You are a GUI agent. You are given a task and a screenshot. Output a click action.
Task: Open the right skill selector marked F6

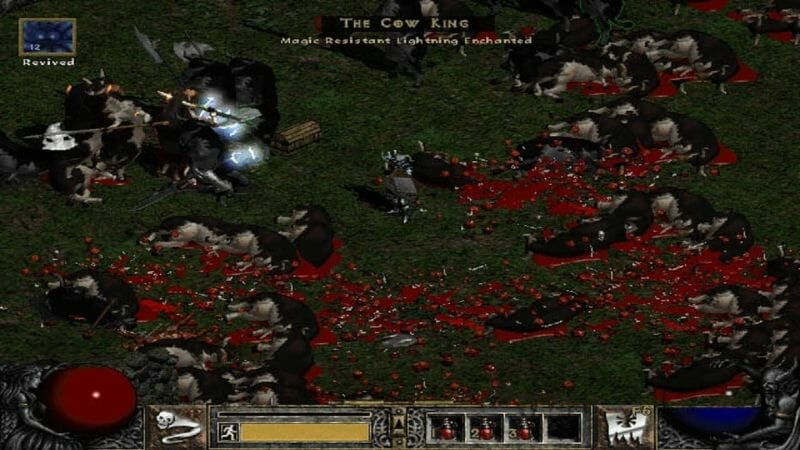click(623, 427)
